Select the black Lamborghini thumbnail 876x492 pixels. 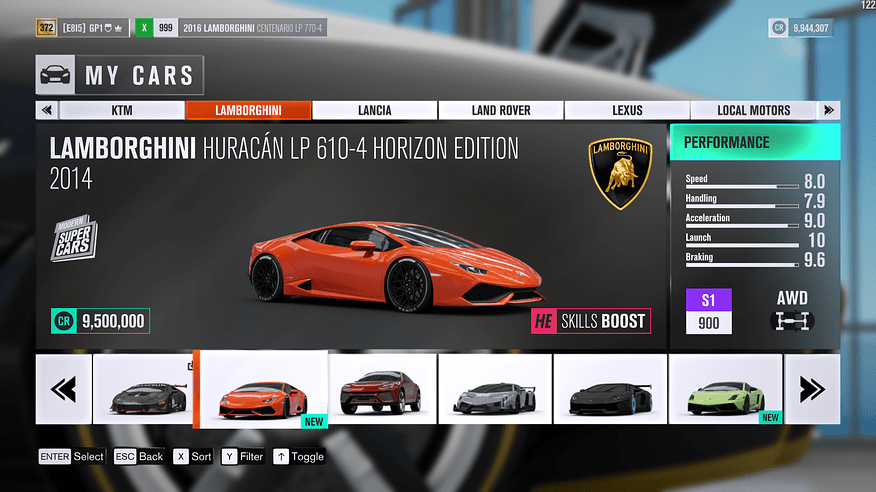pos(610,388)
